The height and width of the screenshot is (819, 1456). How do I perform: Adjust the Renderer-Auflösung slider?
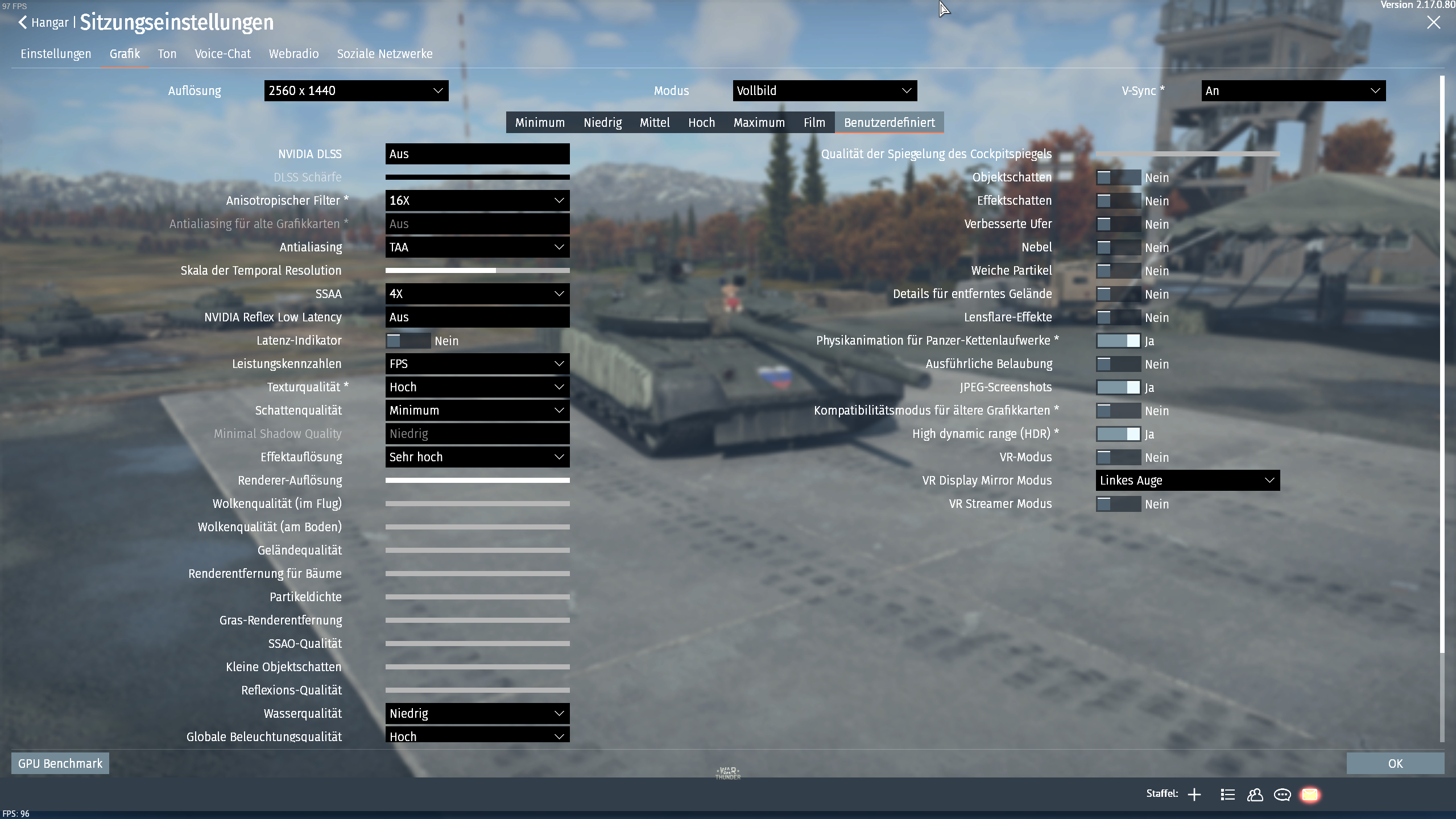click(478, 480)
